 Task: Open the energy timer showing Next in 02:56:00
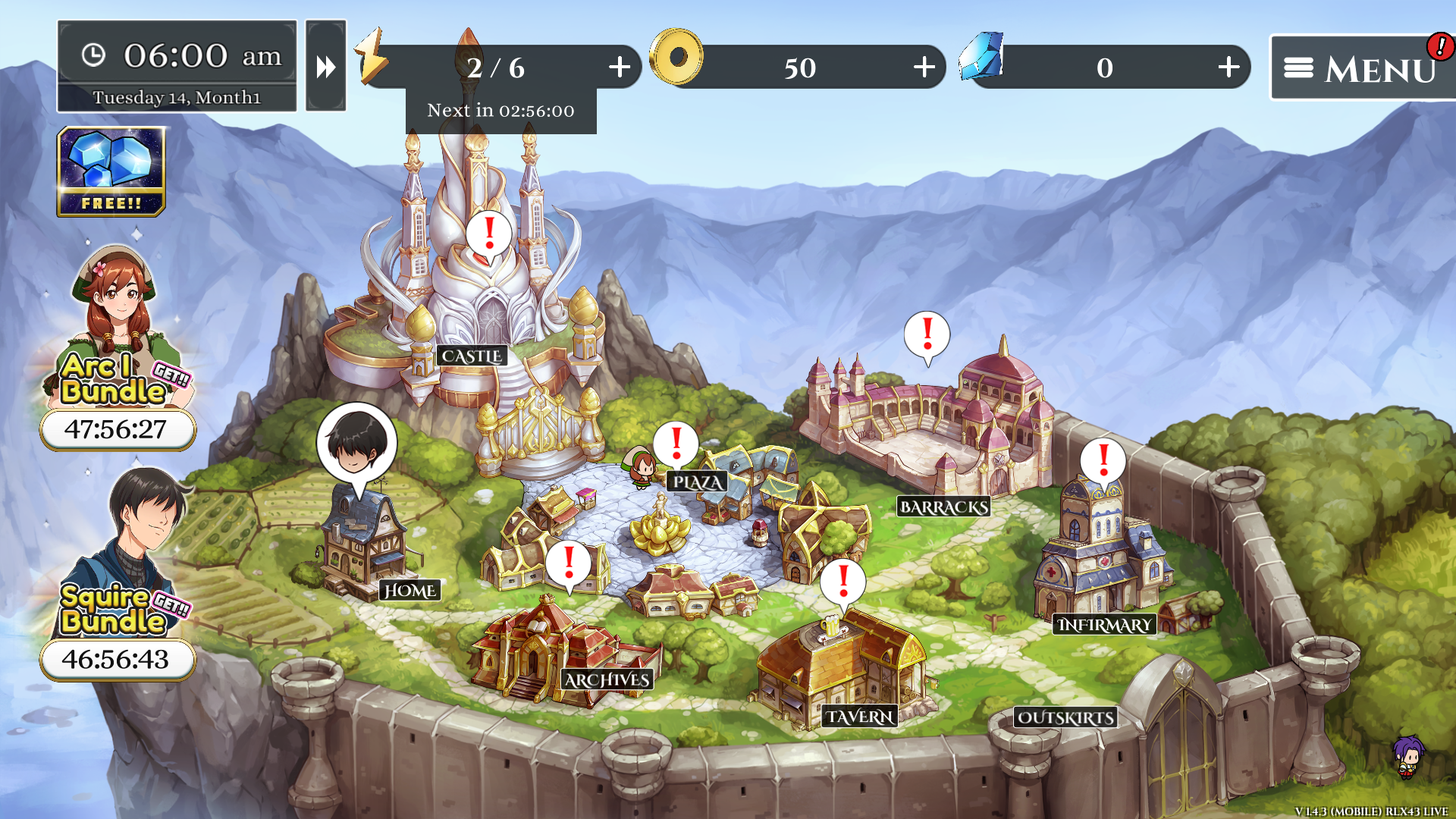tap(500, 110)
